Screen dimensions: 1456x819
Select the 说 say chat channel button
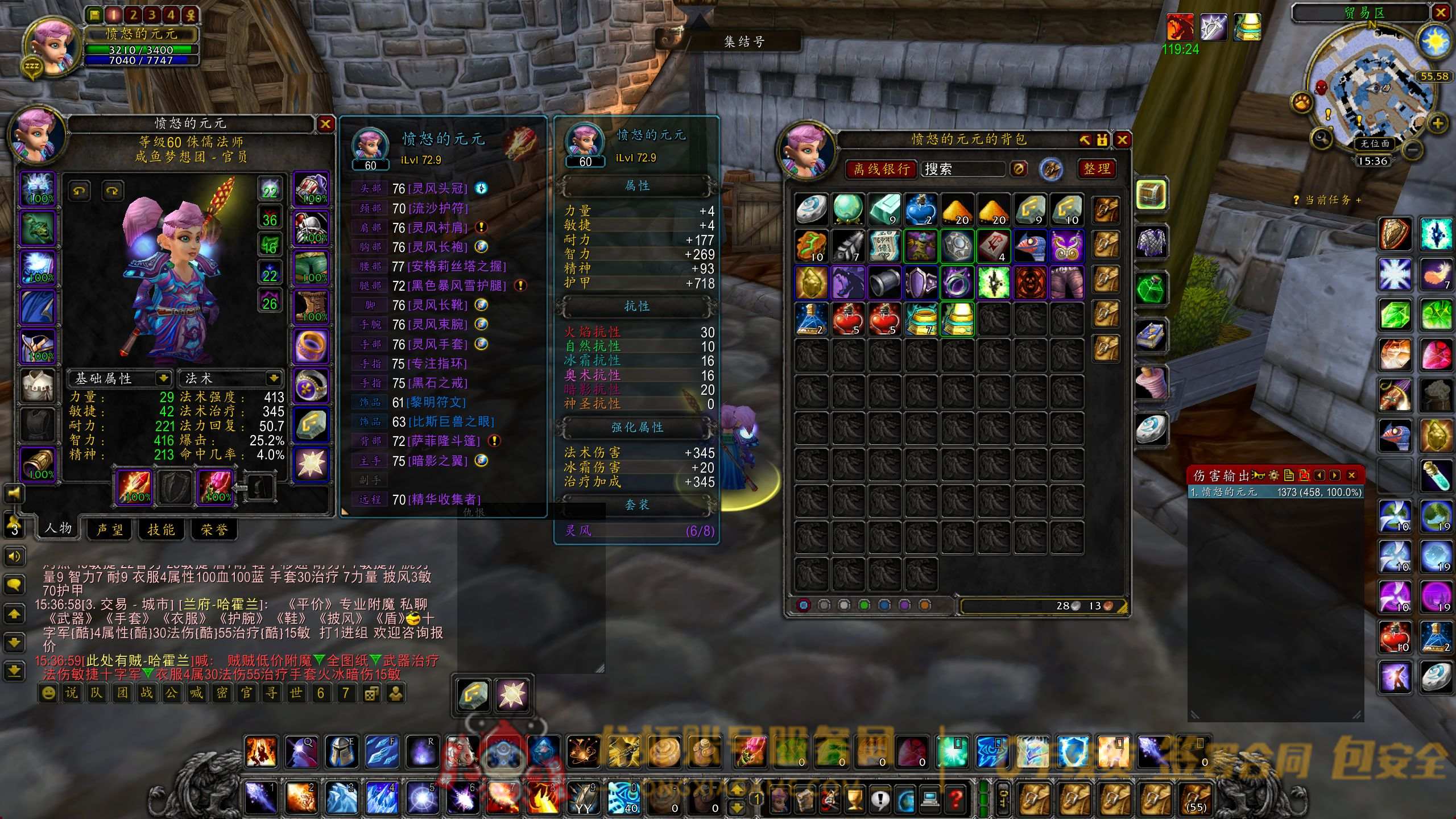click(x=71, y=693)
